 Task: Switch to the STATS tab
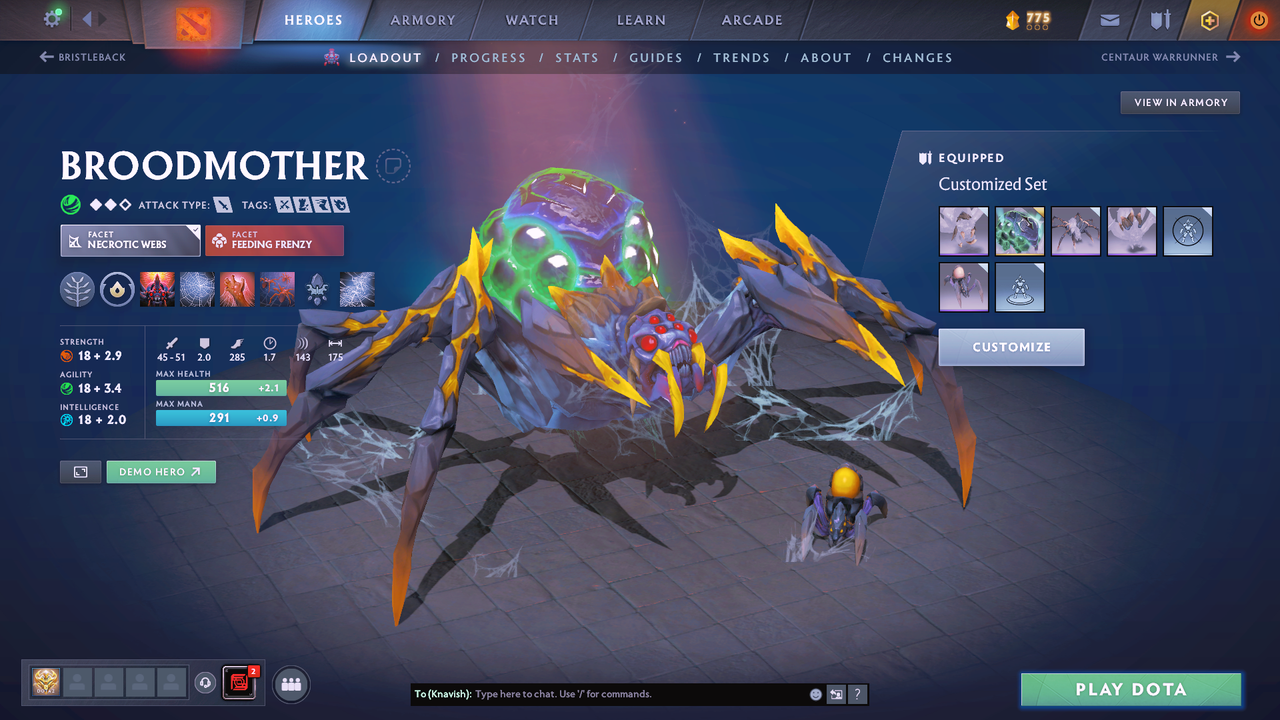pos(577,57)
